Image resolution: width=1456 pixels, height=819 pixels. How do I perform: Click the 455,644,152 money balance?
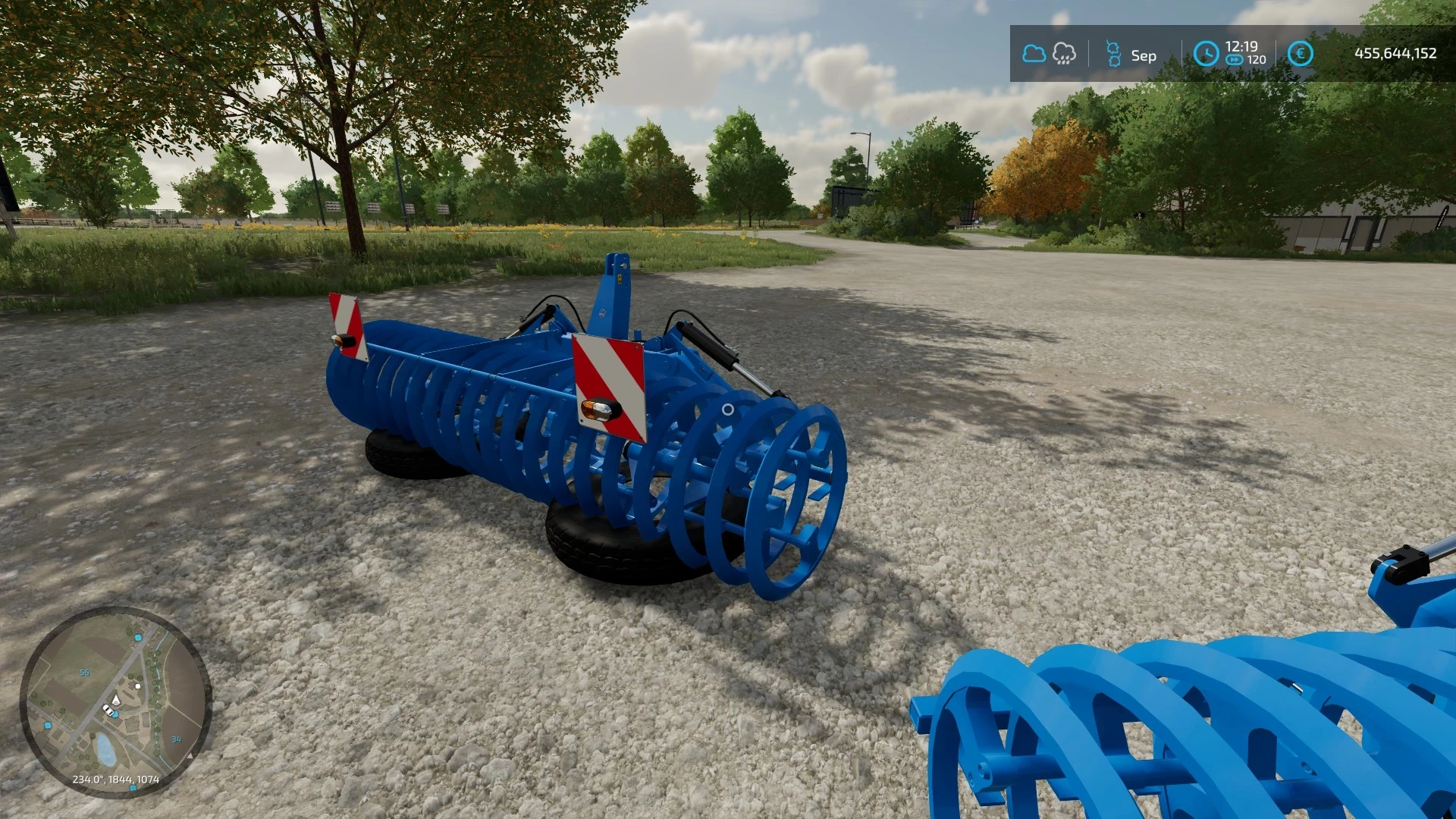(x=1395, y=53)
